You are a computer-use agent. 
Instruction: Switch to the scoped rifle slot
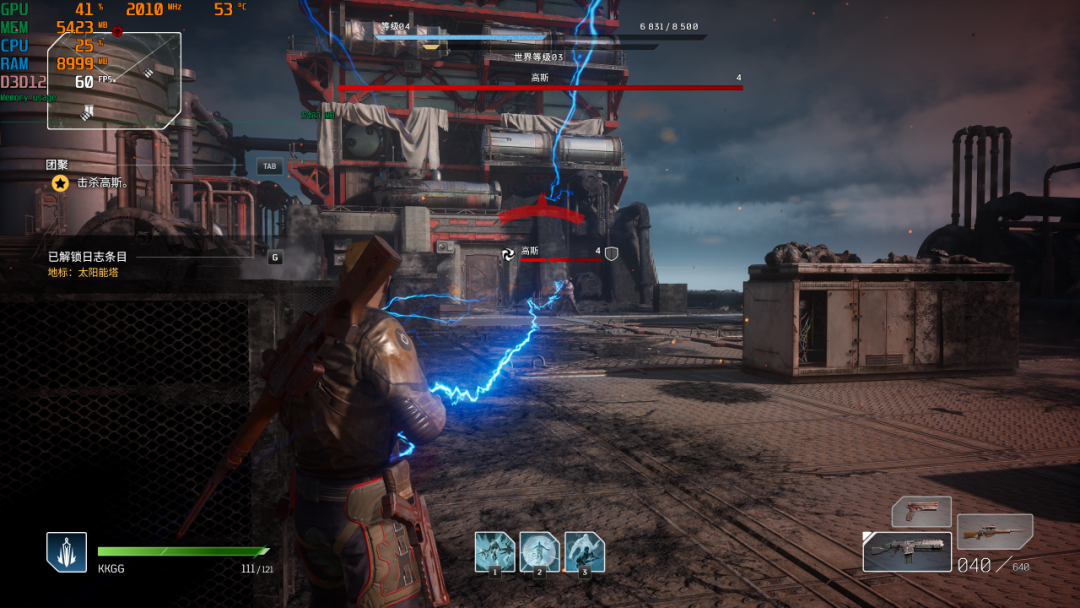[x=994, y=531]
